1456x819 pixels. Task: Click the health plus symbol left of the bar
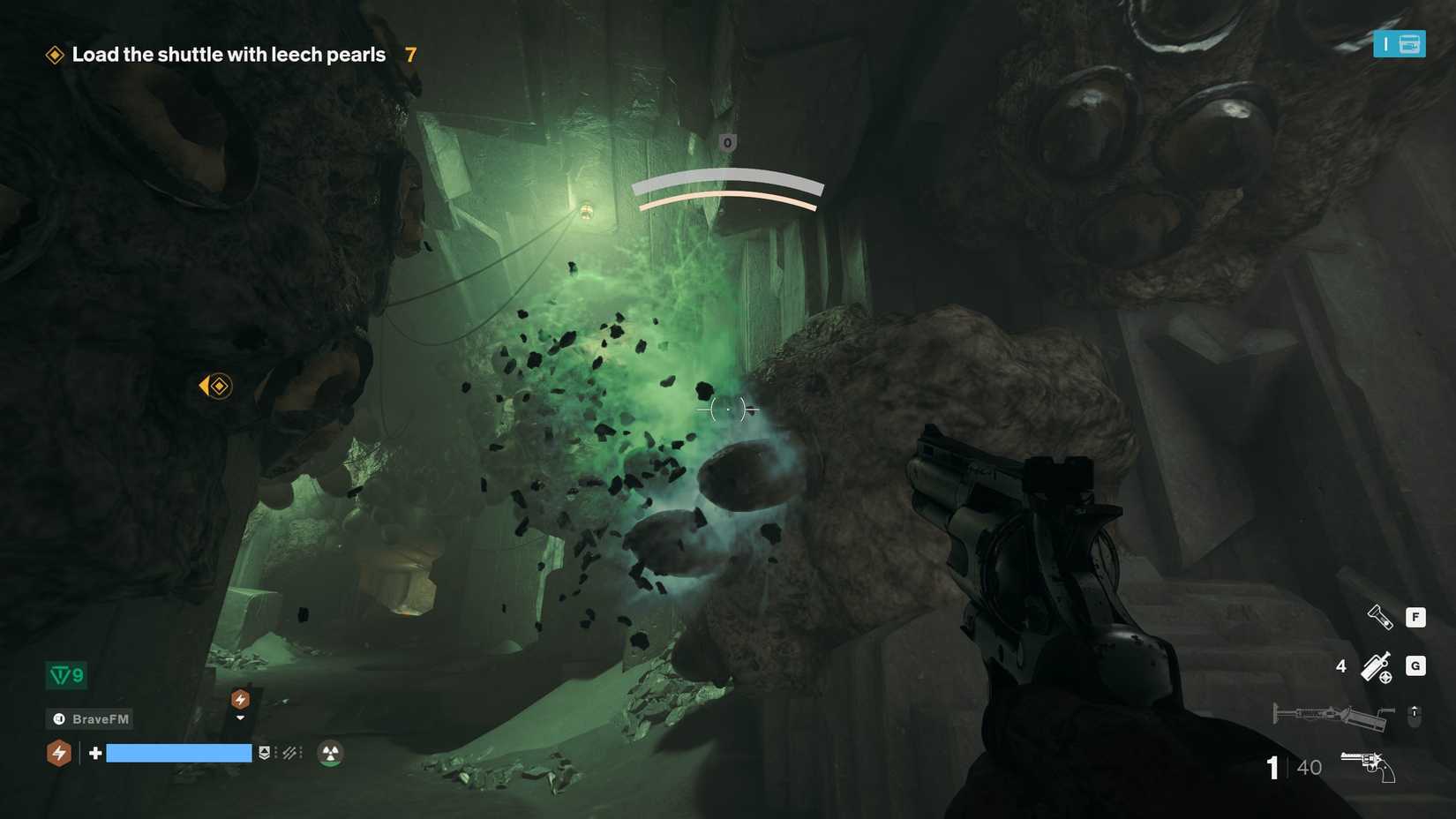tap(94, 753)
